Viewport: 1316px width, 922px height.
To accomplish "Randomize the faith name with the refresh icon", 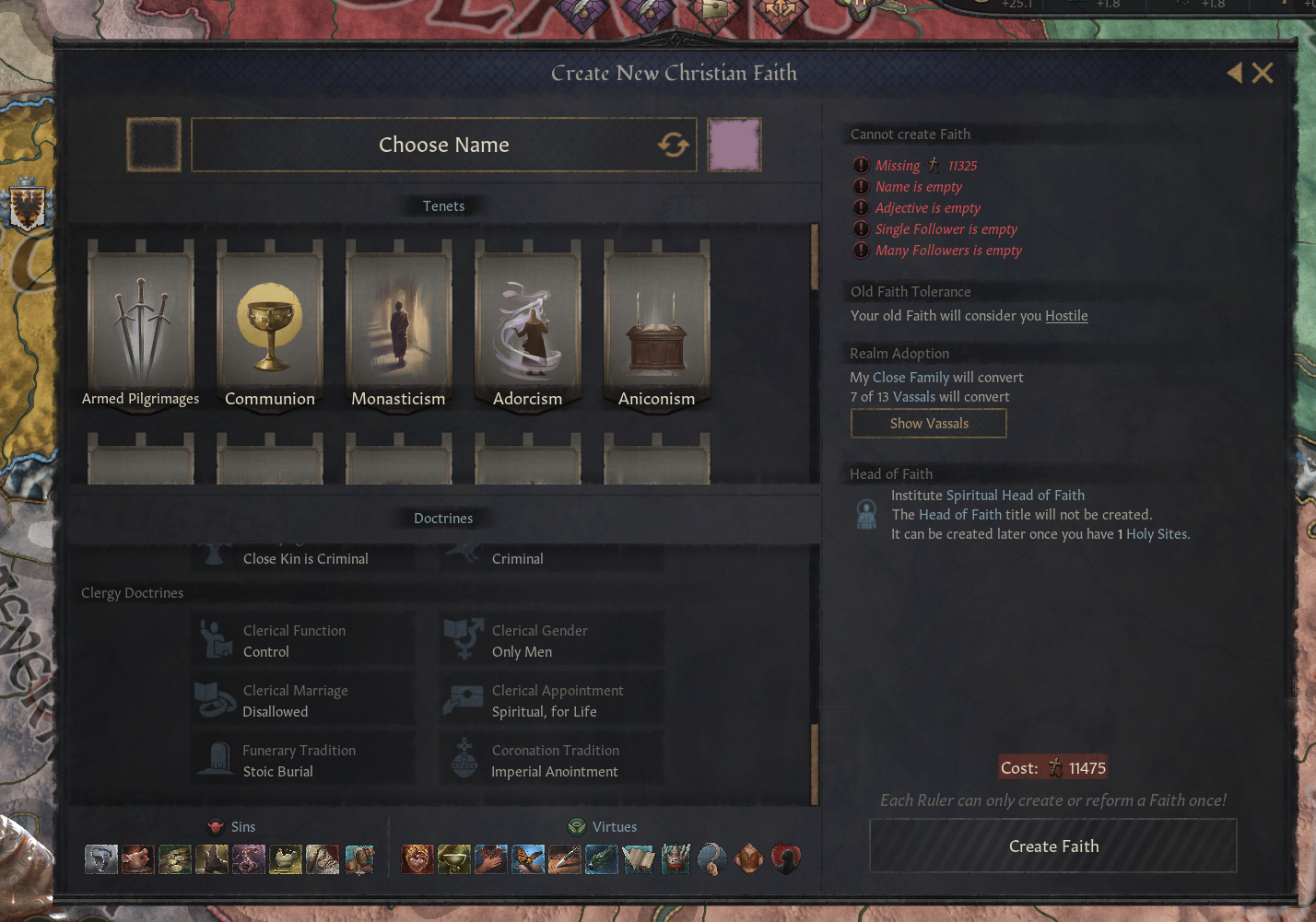I will (673, 145).
